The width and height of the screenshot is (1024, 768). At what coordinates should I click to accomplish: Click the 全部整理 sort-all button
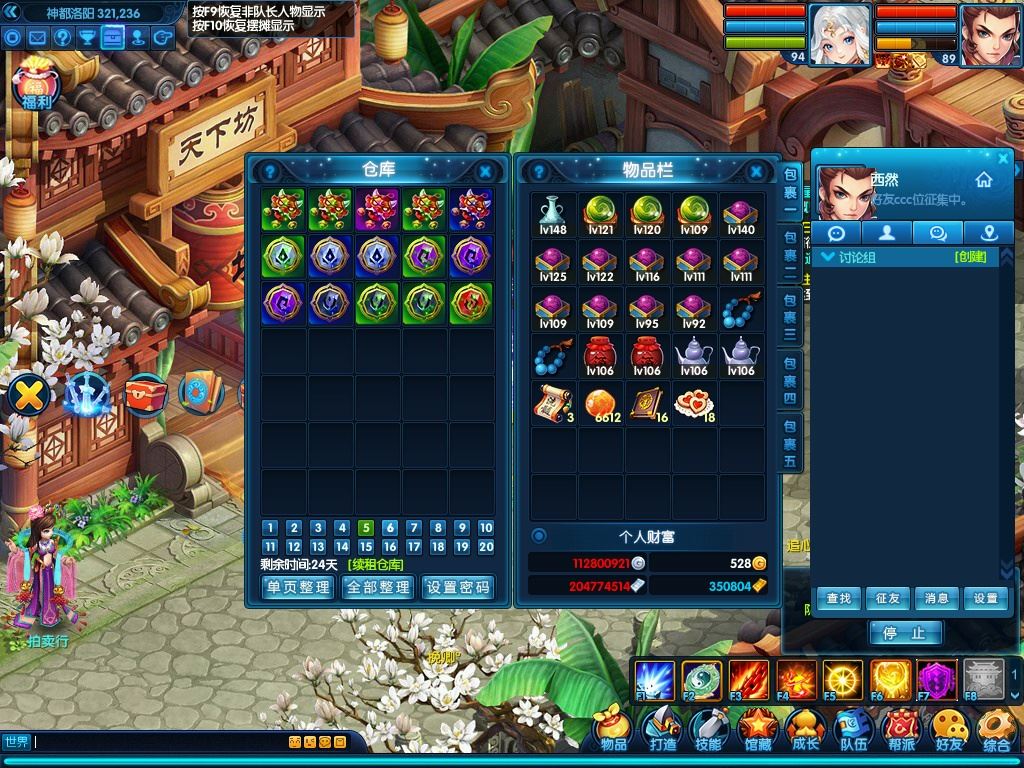pos(378,588)
